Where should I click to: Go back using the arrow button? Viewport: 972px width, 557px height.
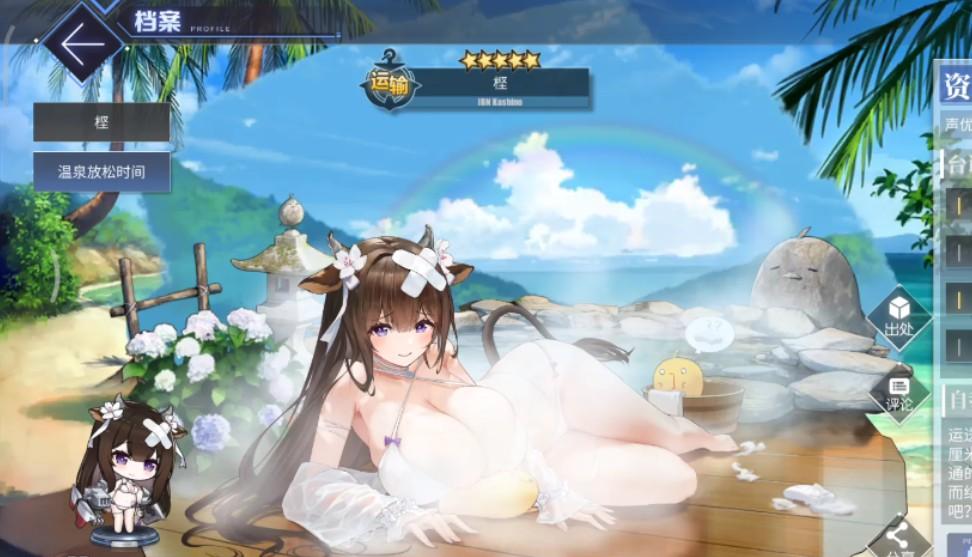coord(82,45)
